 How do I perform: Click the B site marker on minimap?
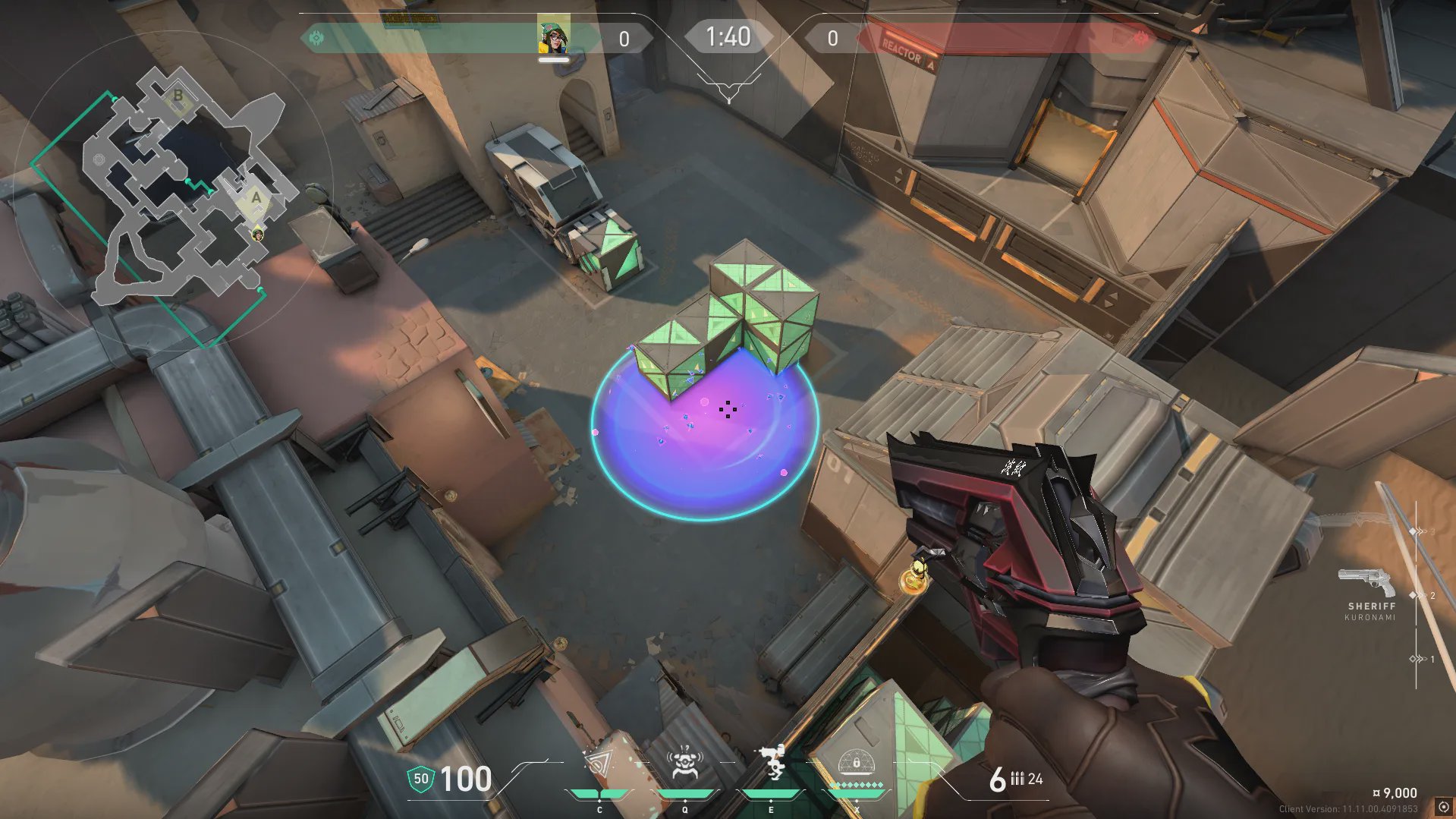pos(178,96)
